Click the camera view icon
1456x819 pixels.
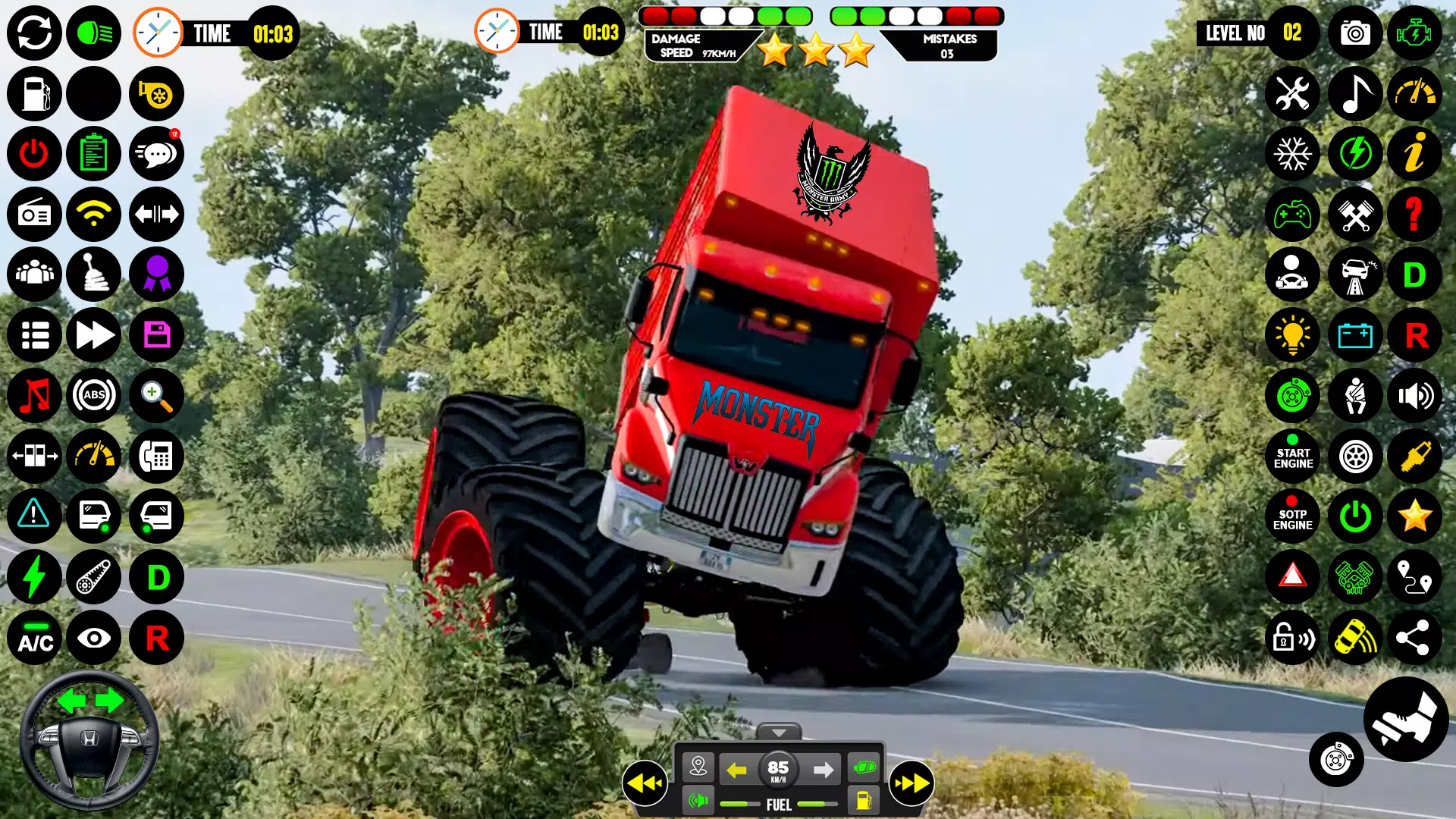[x=1354, y=33]
